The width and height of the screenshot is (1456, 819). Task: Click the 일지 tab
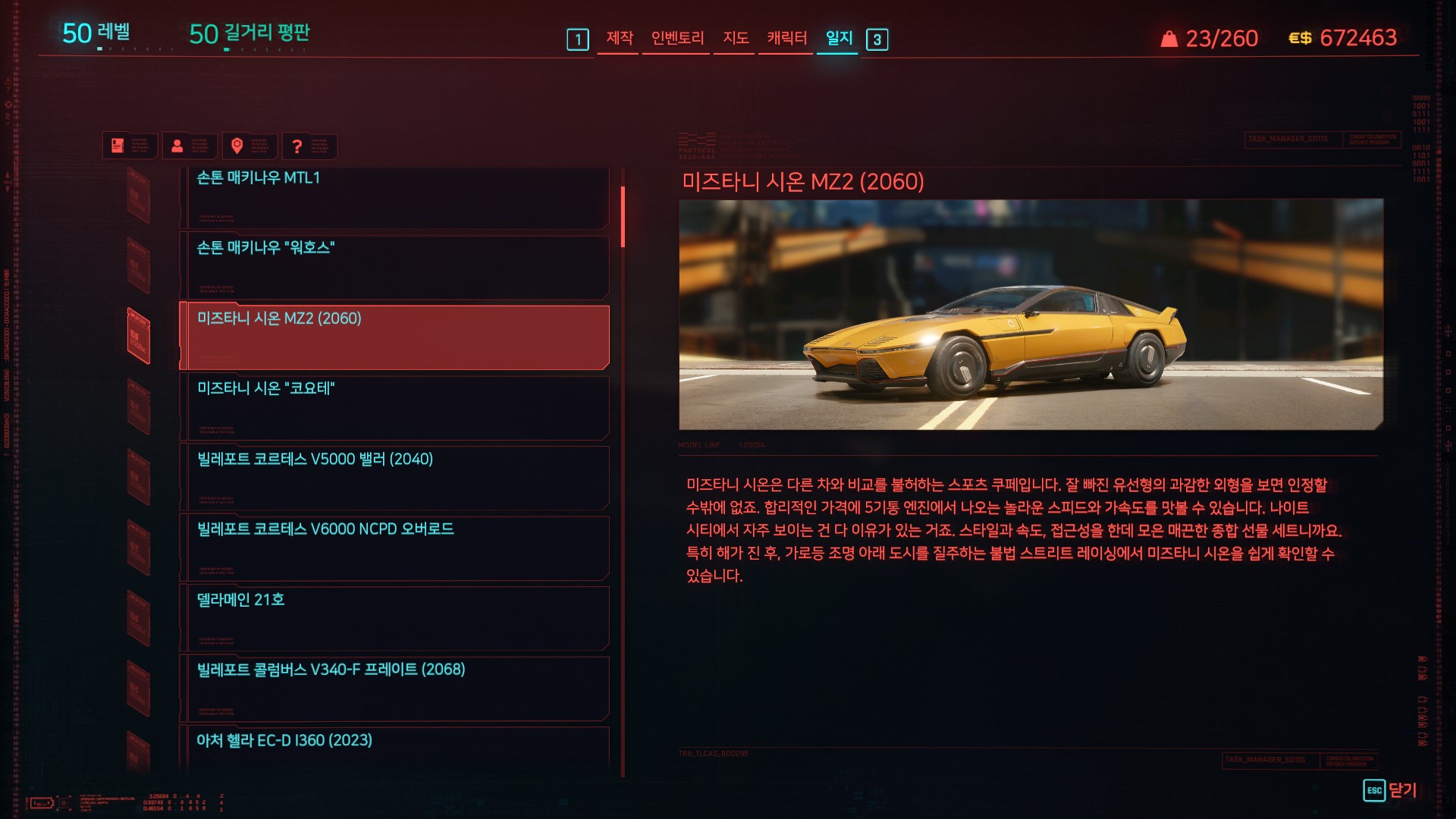(839, 38)
